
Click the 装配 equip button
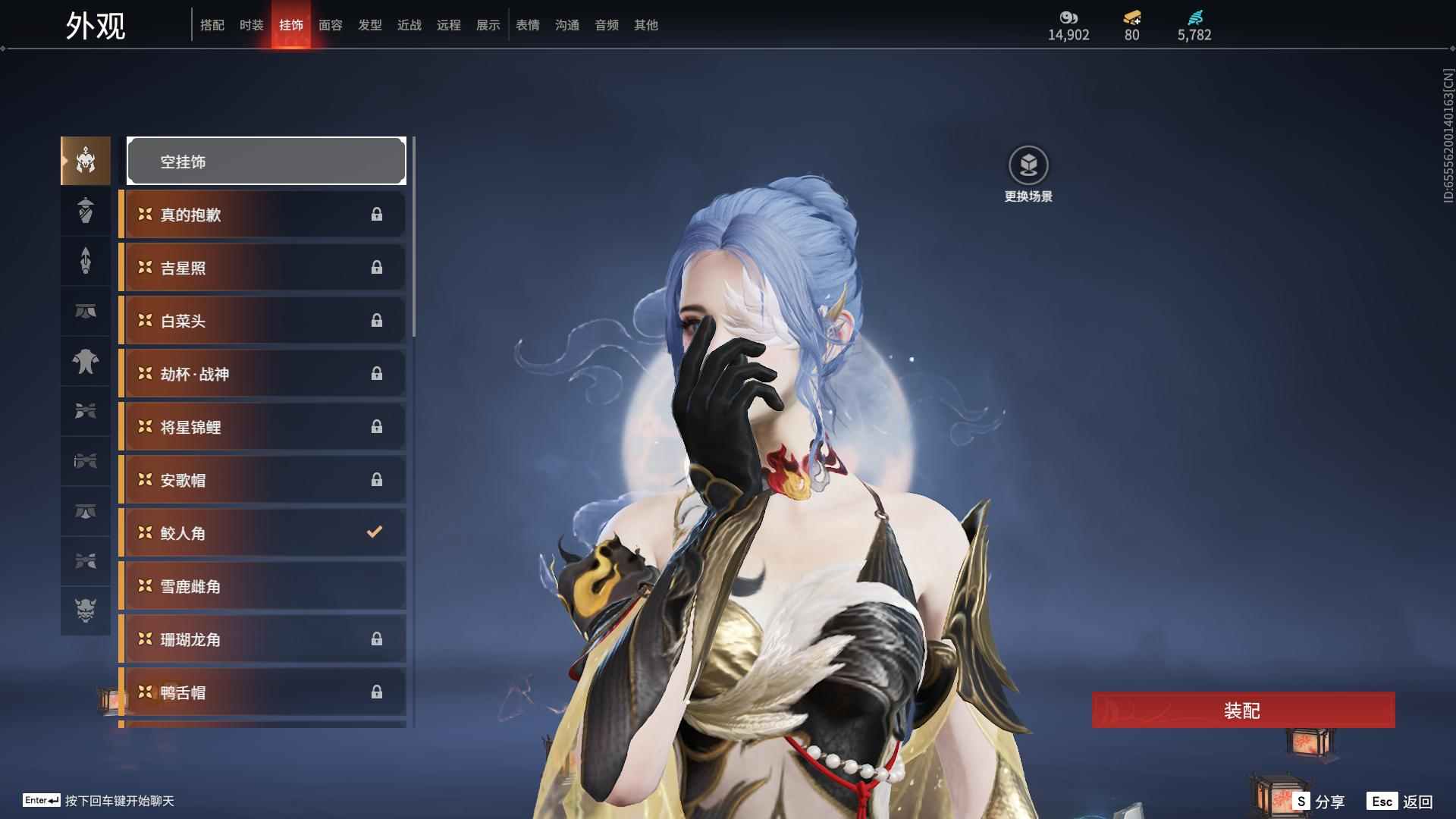coord(1243,710)
